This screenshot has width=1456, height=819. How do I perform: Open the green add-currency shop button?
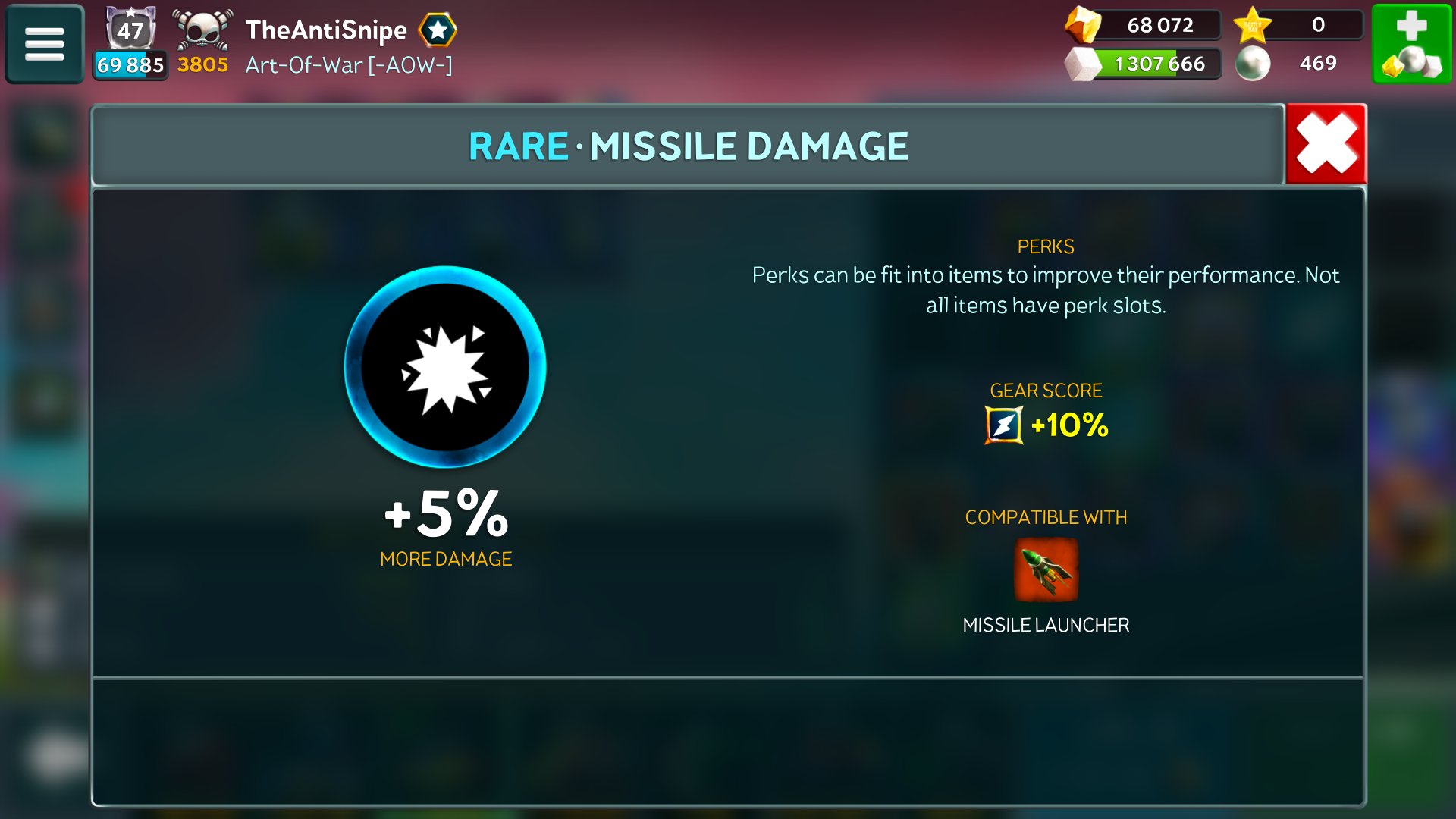tap(1411, 44)
